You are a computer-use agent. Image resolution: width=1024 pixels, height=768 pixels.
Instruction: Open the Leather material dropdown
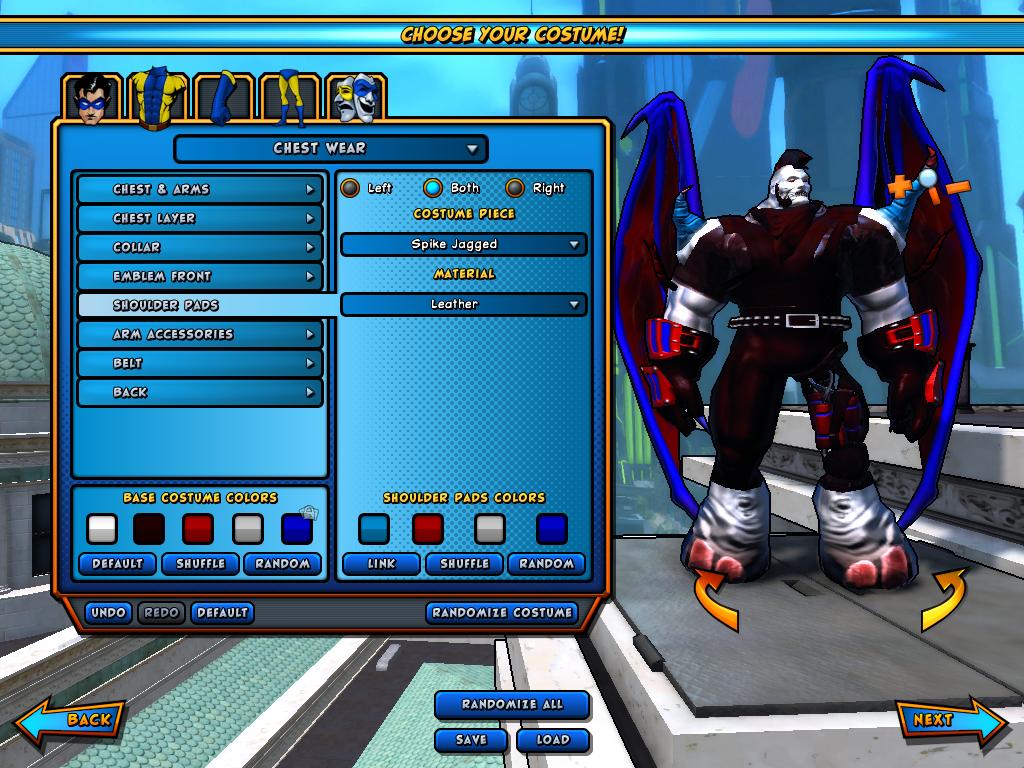point(463,304)
